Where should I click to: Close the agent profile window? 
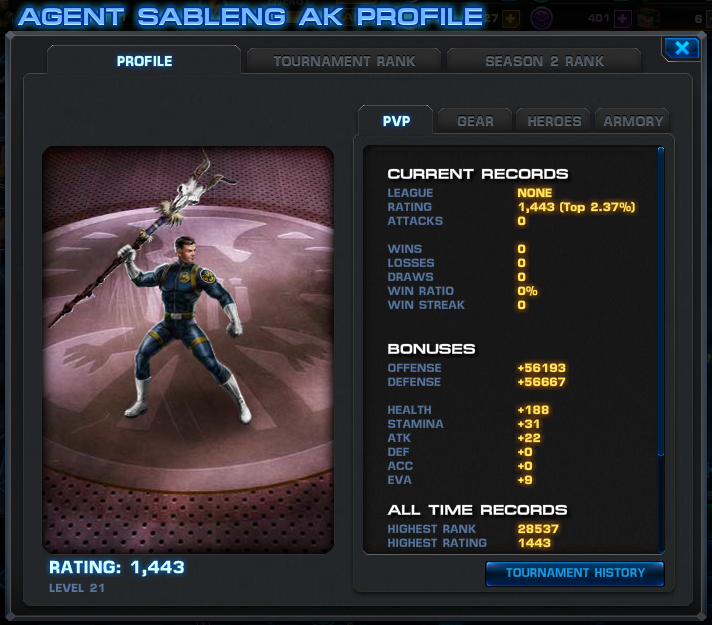(681, 48)
